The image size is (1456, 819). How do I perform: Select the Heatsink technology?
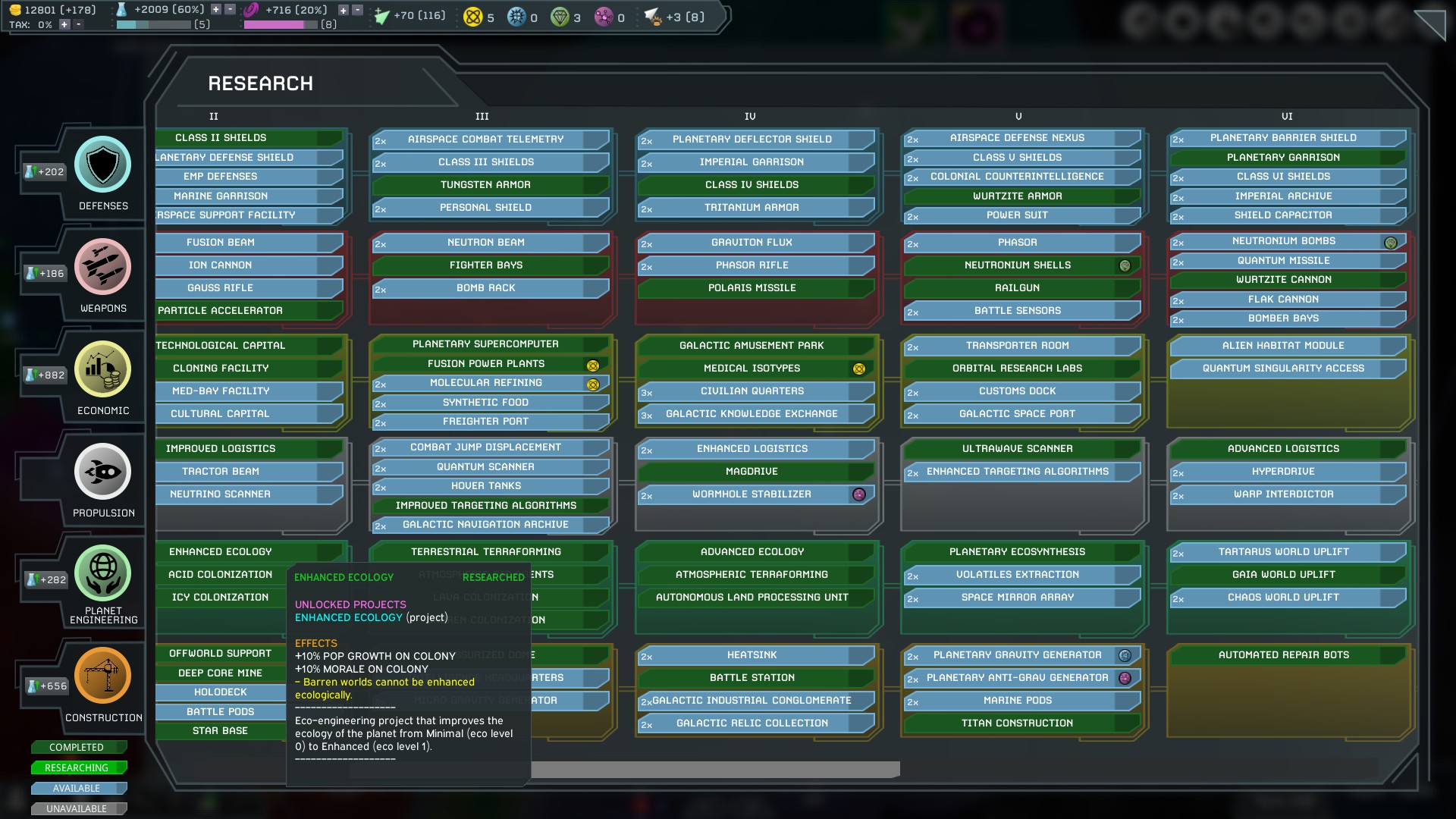[x=752, y=655]
